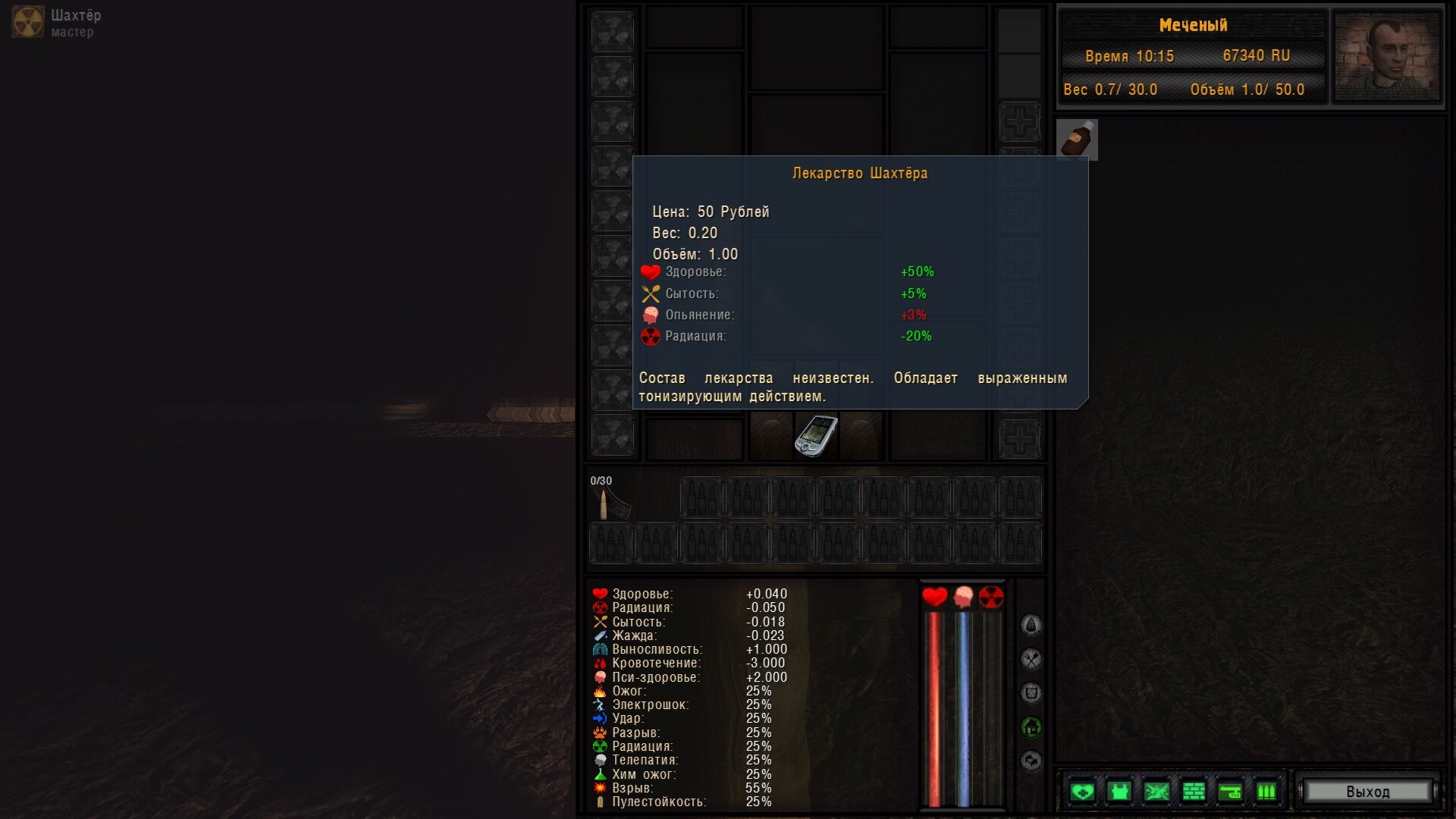Viewport: 1456px width, 819px height.
Task: Select the PDA device slot
Action: [x=816, y=435]
